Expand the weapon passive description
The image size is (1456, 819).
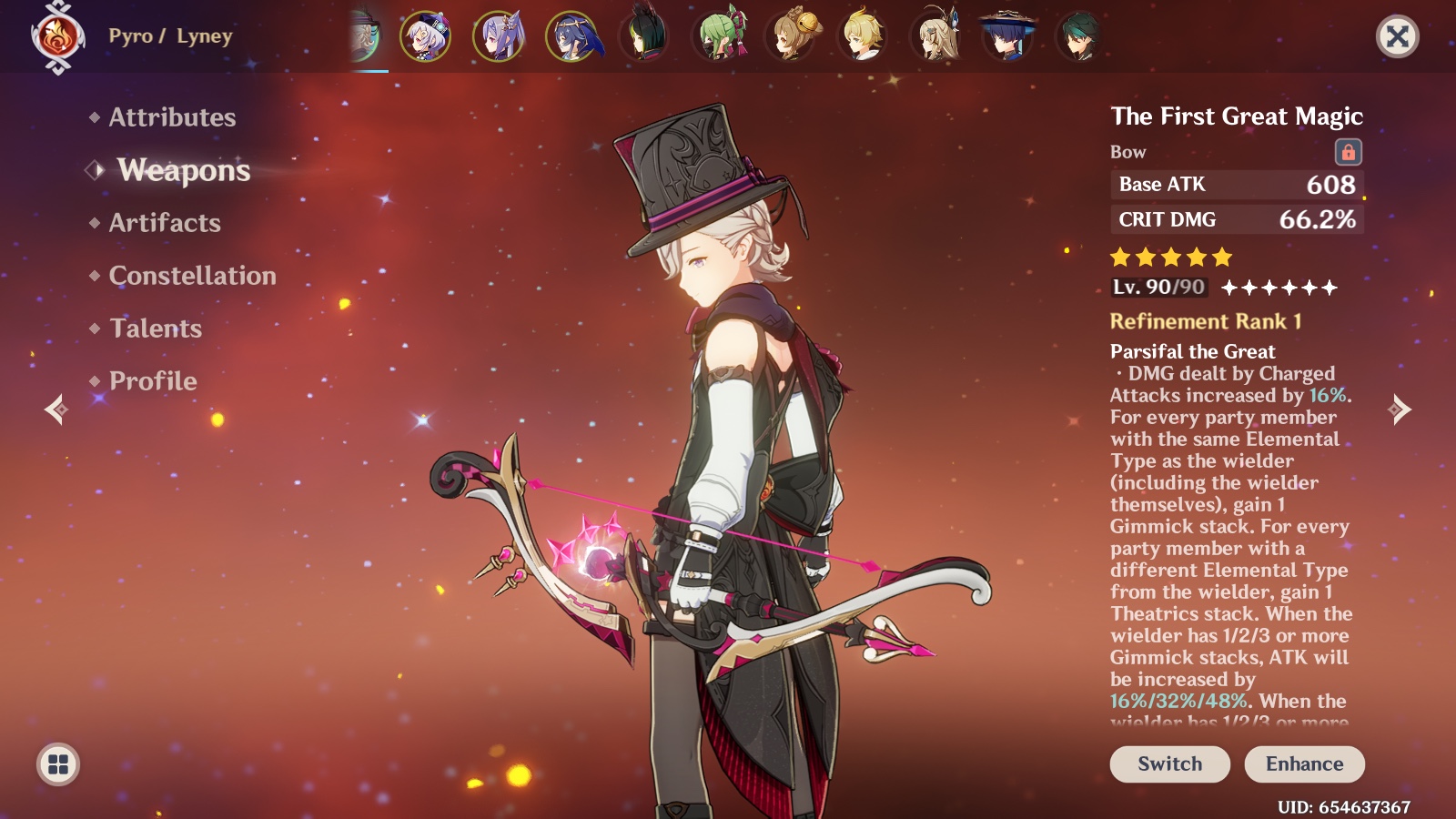click(1228, 546)
